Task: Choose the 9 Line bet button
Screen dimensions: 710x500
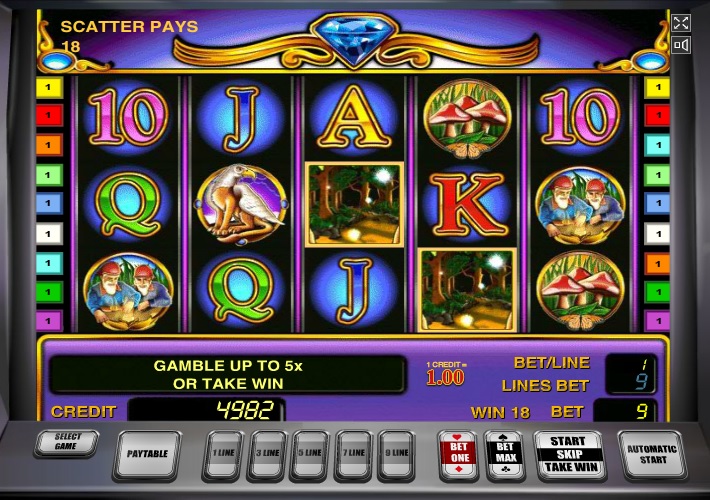Action: tap(396, 454)
